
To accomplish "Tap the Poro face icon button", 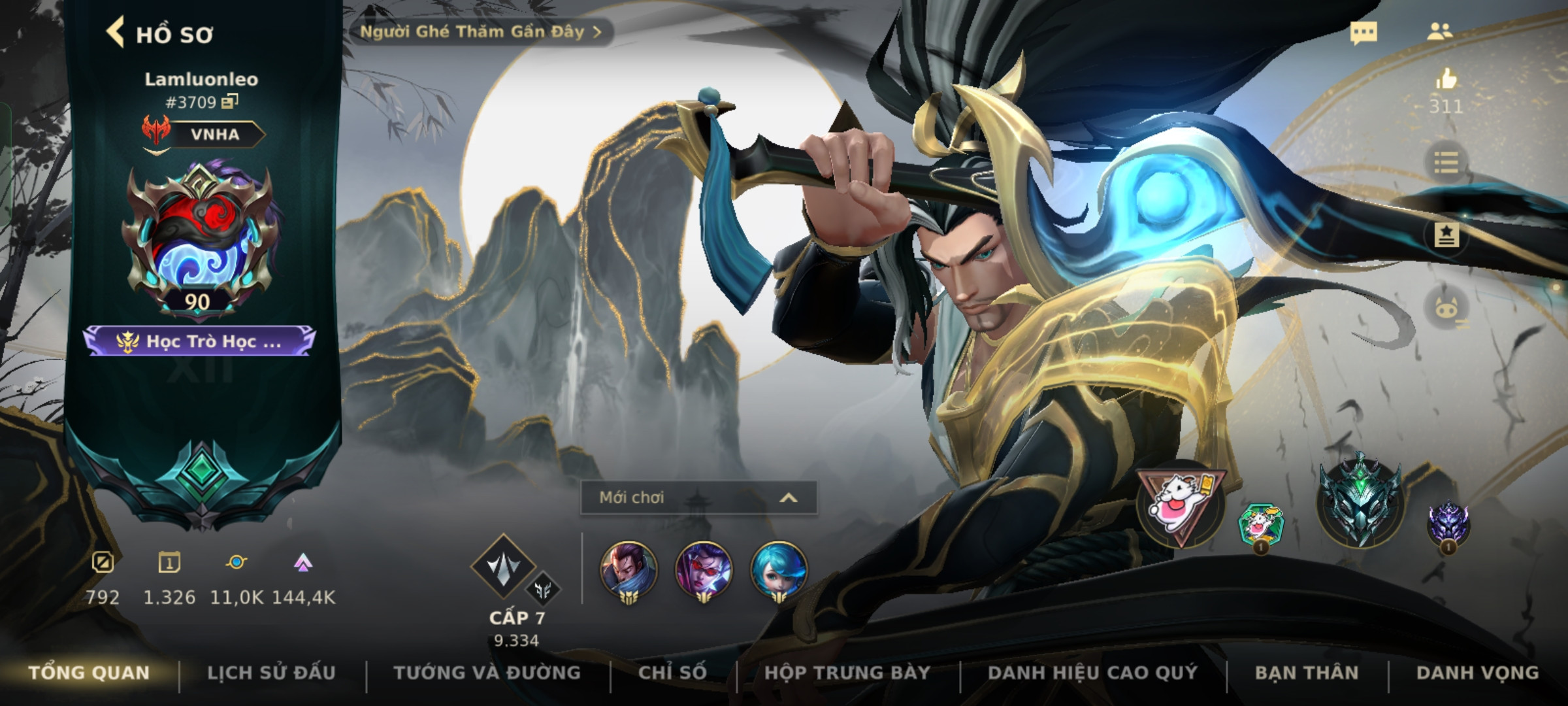I will coord(1446,309).
